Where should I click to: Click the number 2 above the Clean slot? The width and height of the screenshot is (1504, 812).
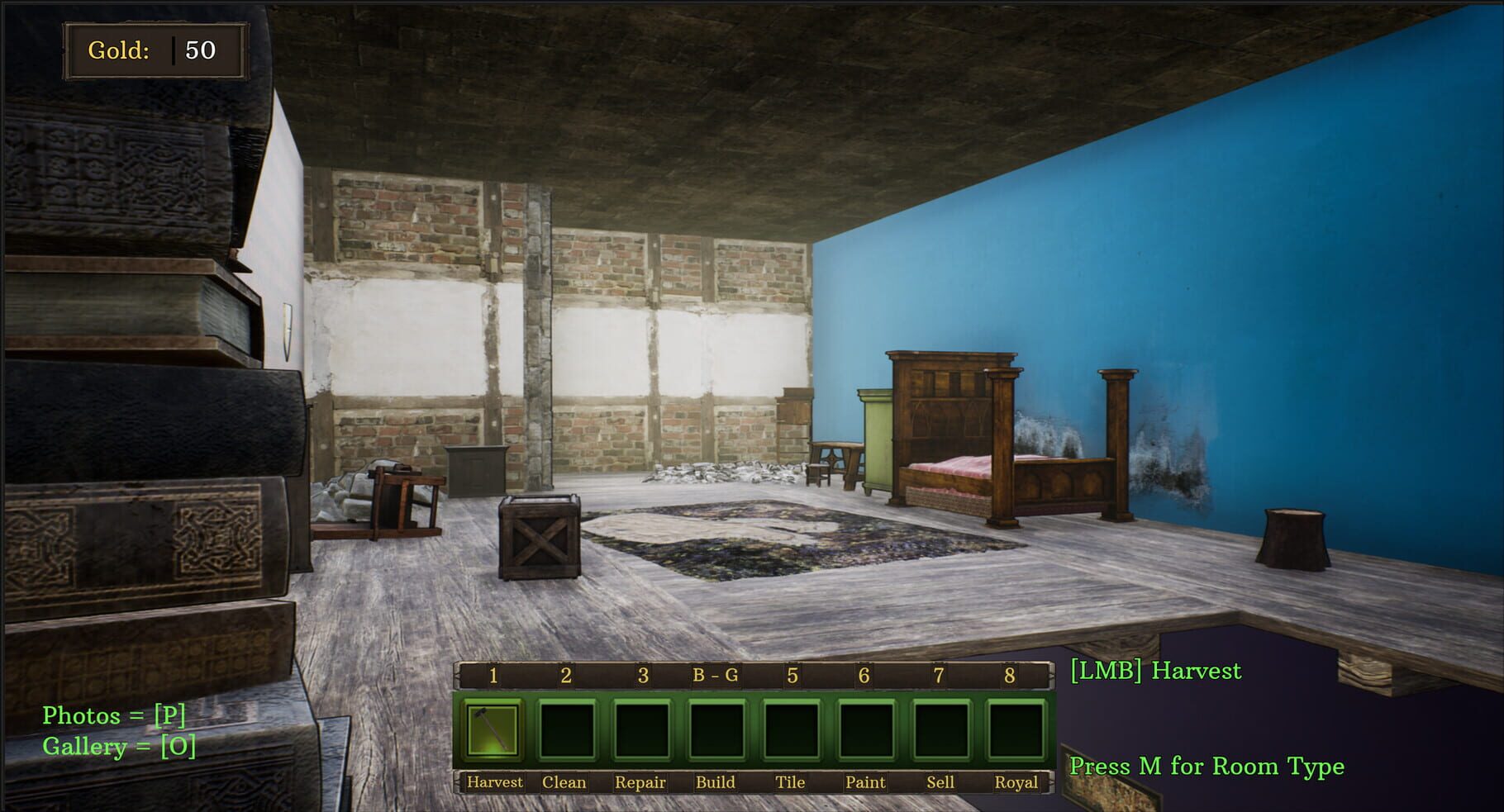(567, 677)
